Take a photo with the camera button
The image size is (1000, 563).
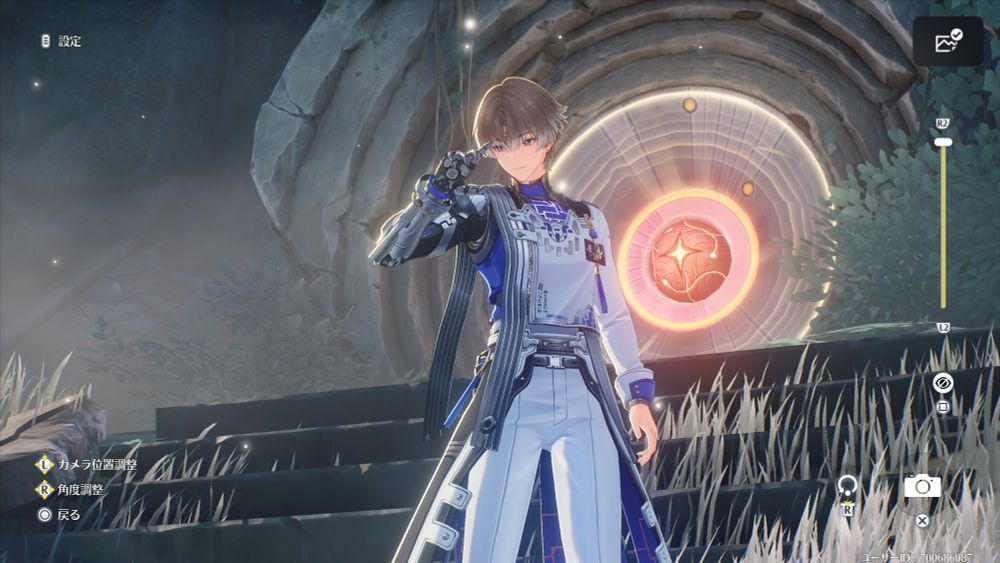click(x=922, y=487)
